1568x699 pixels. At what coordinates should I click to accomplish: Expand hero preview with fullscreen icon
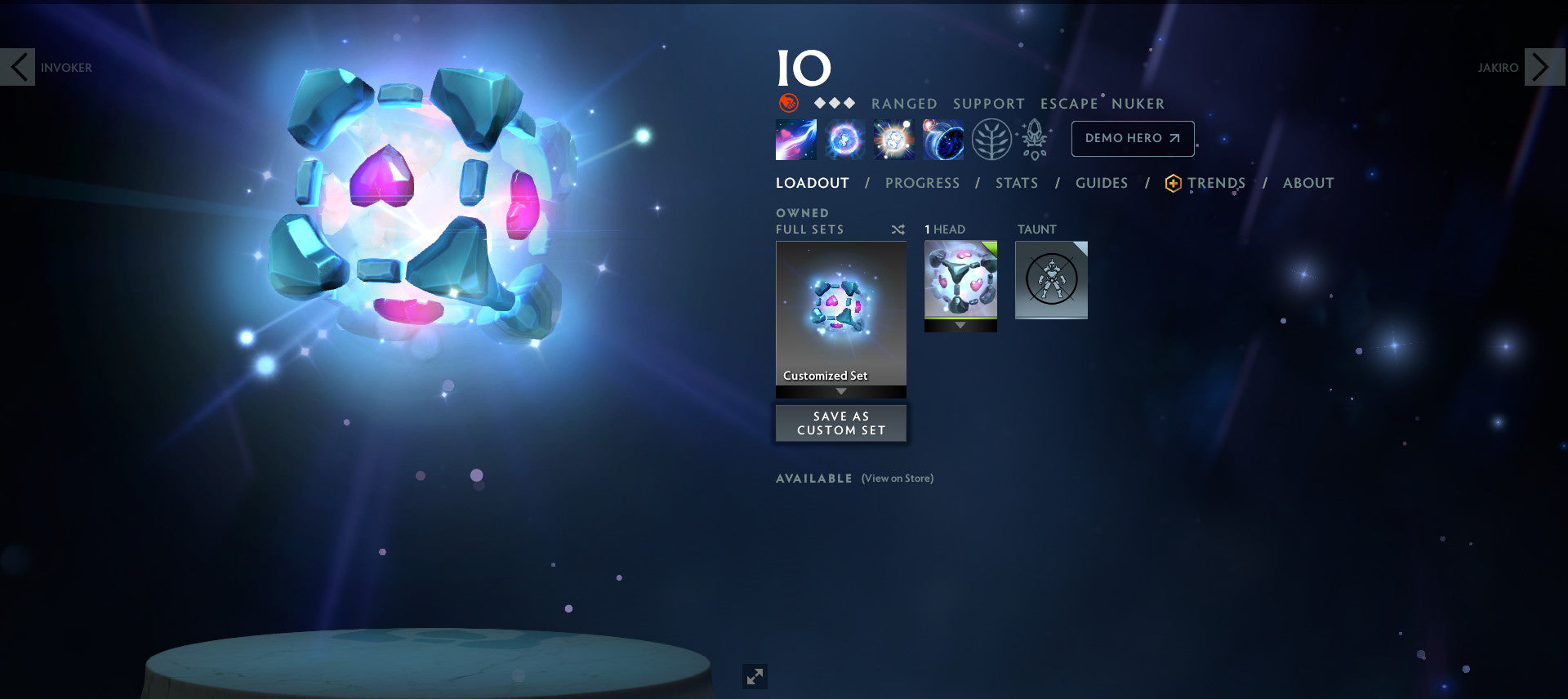click(x=755, y=676)
